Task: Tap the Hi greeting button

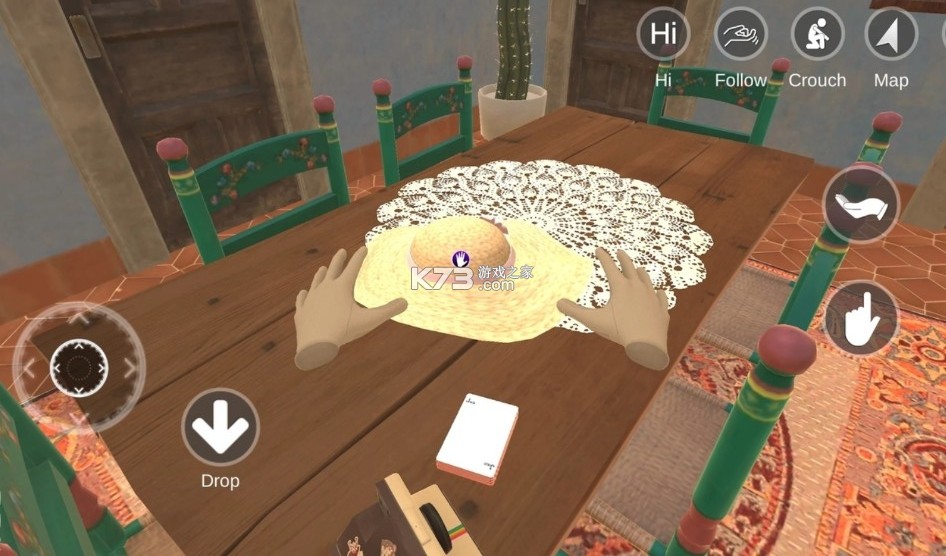Action: (x=663, y=34)
